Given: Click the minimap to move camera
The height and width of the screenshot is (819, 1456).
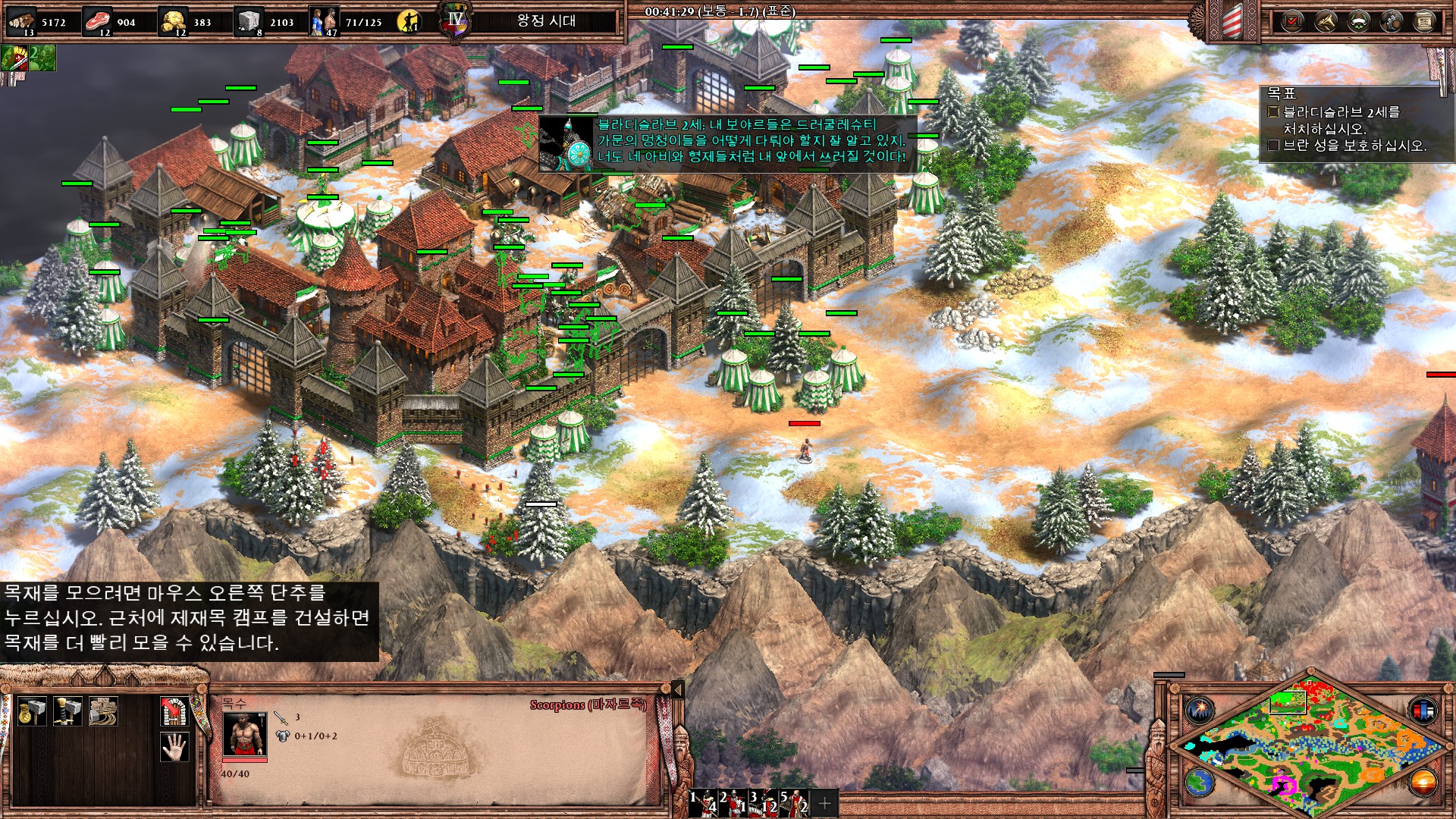Looking at the screenshot, I should 1310,743.
